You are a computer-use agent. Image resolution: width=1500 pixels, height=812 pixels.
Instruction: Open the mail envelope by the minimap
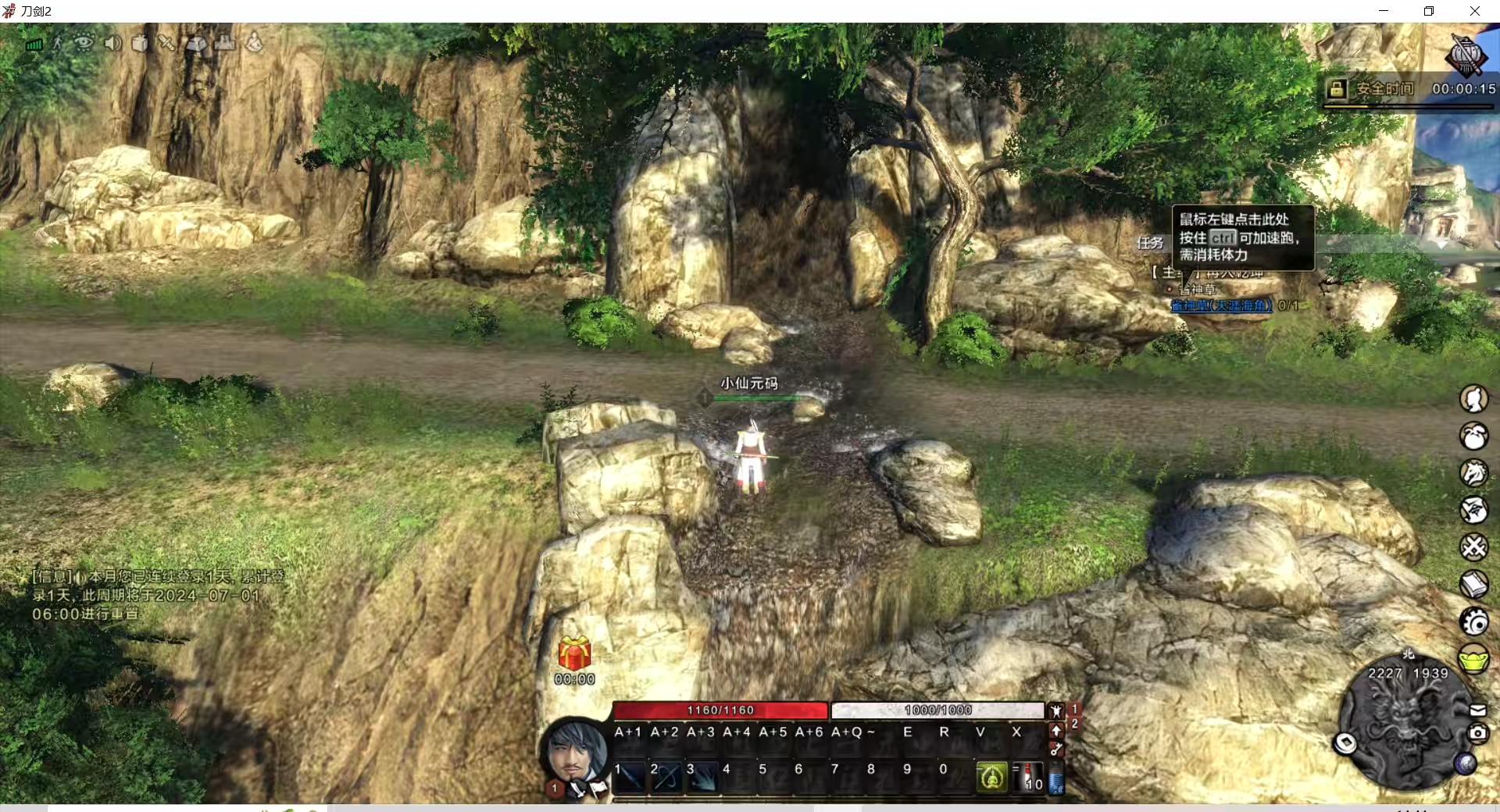tap(1477, 710)
